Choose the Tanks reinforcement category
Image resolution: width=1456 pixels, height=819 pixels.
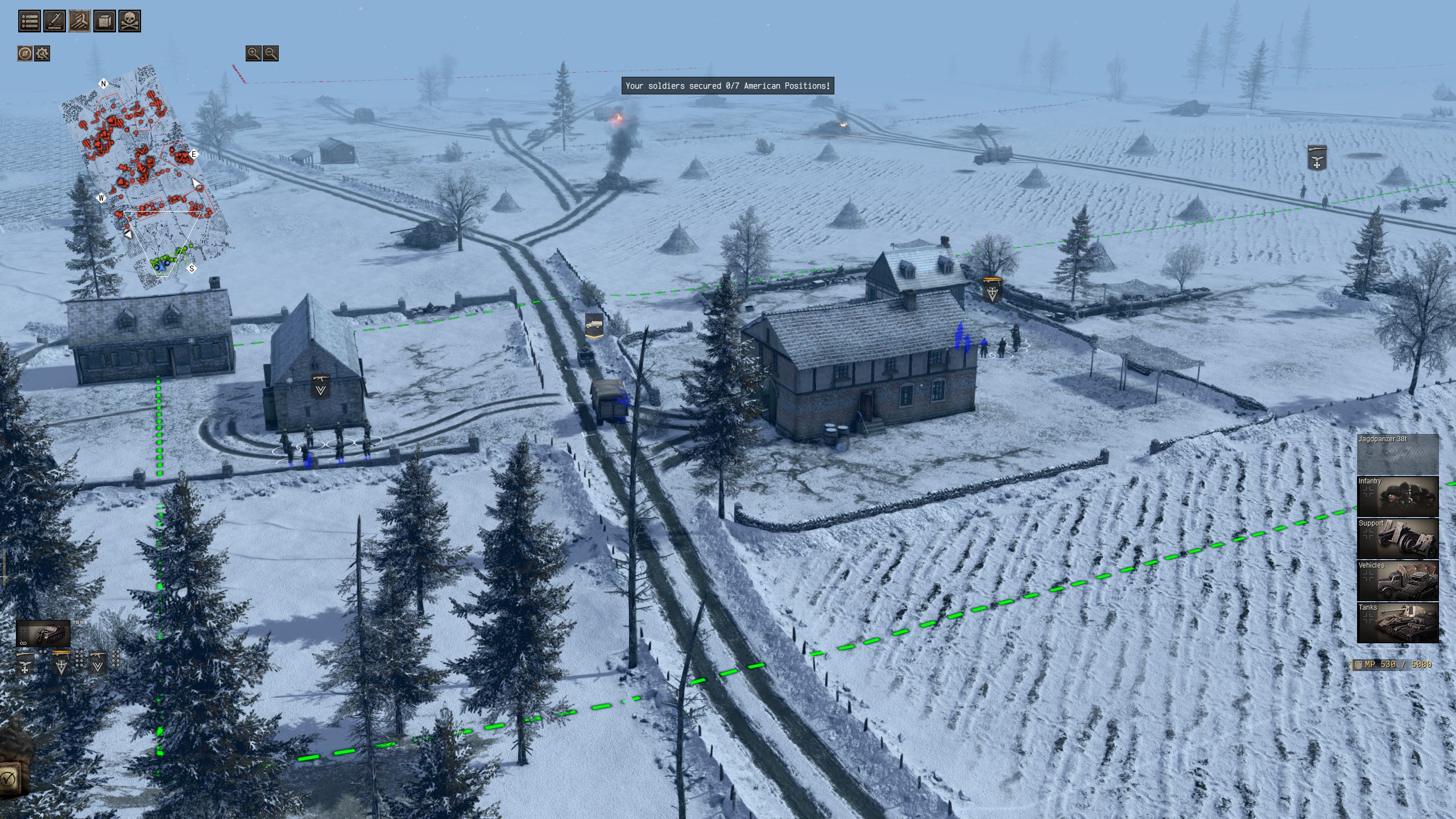pyautogui.click(x=1397, y=623)
